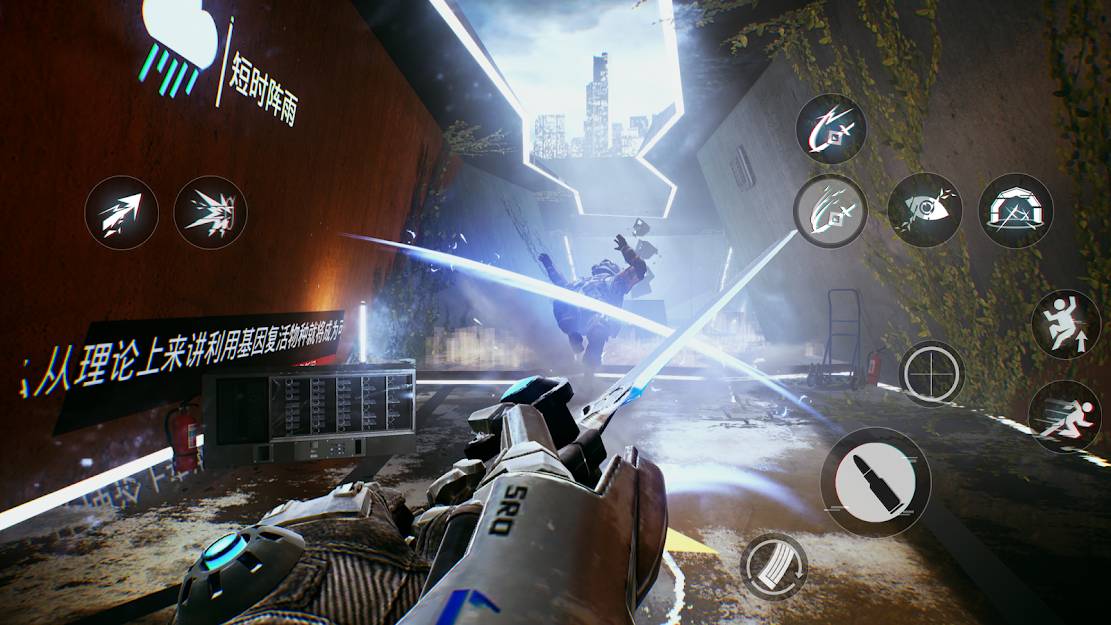The height and width of the screenshot is (625, 1111).
Task: Tap the bullet fire button
Action: [x=866, y=482]
